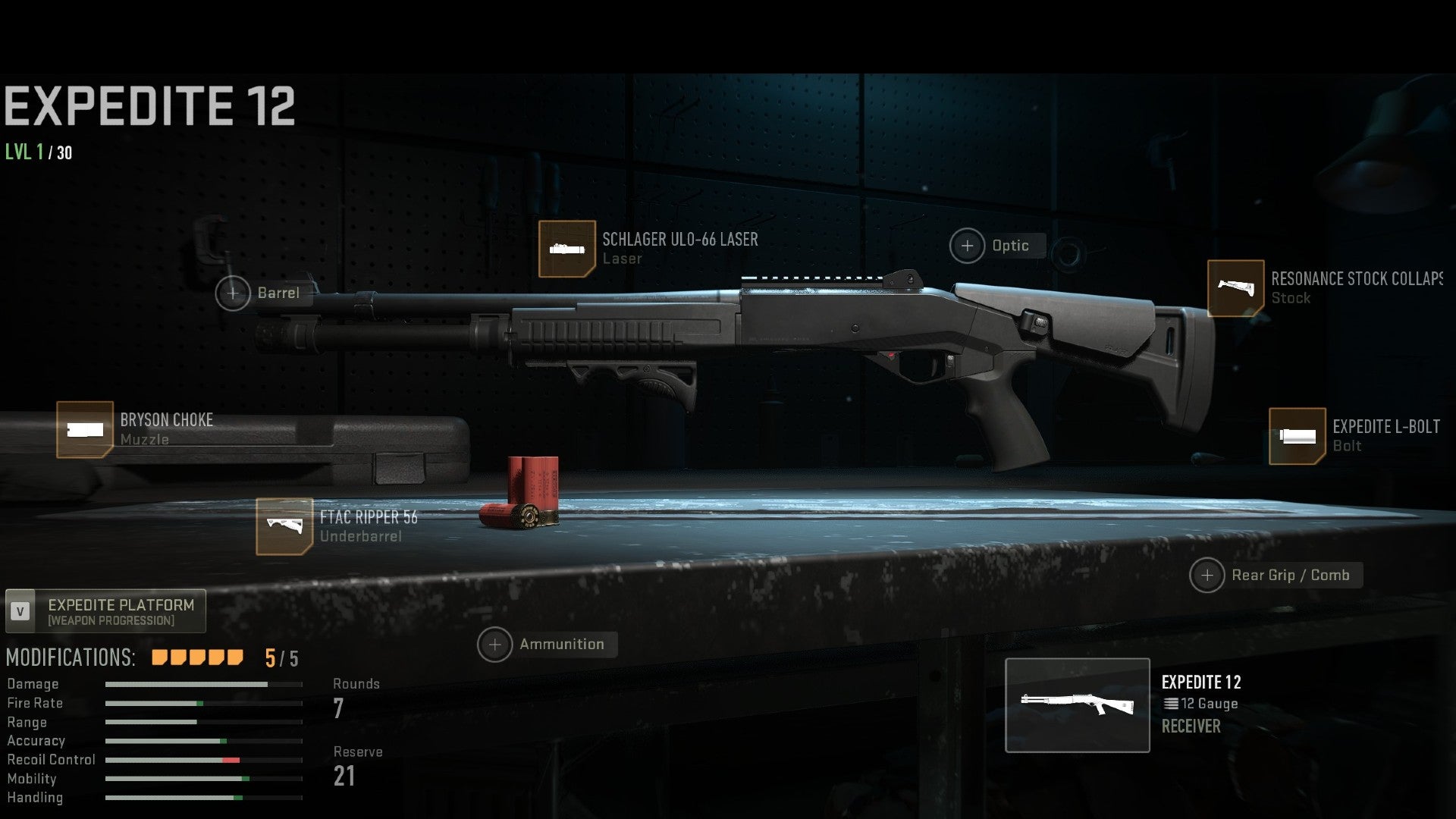Open the Bryson Choke muzzle slot
This screenshot has height=819, width=1456.
(x=85, y=430)
